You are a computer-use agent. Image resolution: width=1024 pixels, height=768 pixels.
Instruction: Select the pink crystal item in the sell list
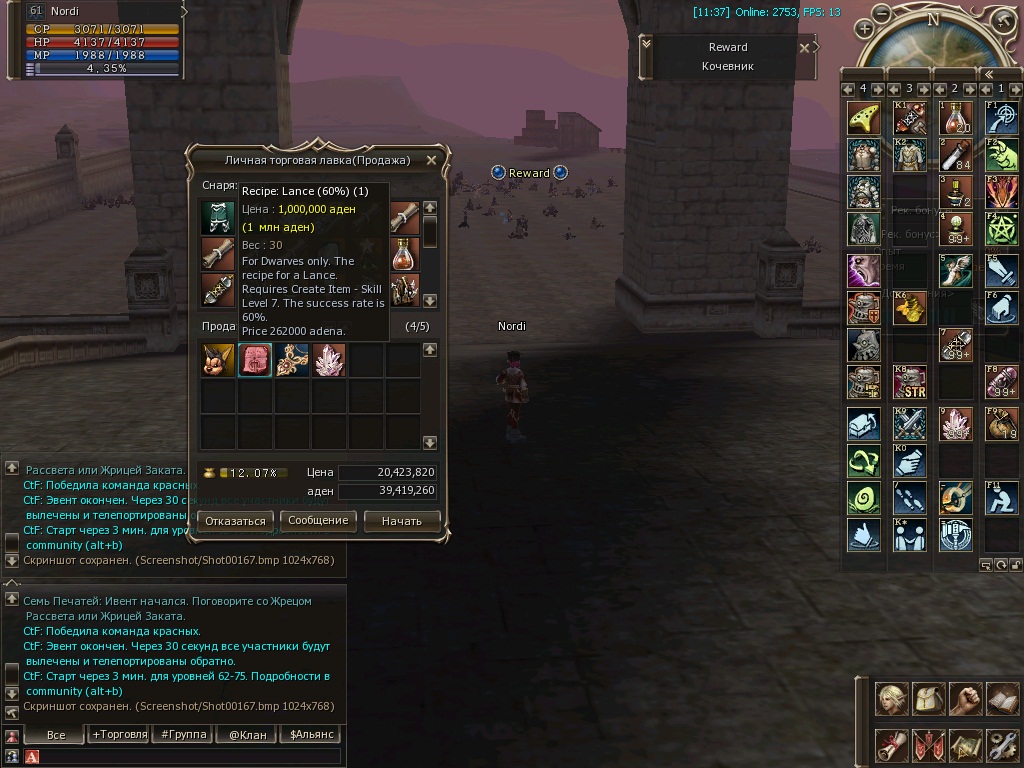point(329,360)
